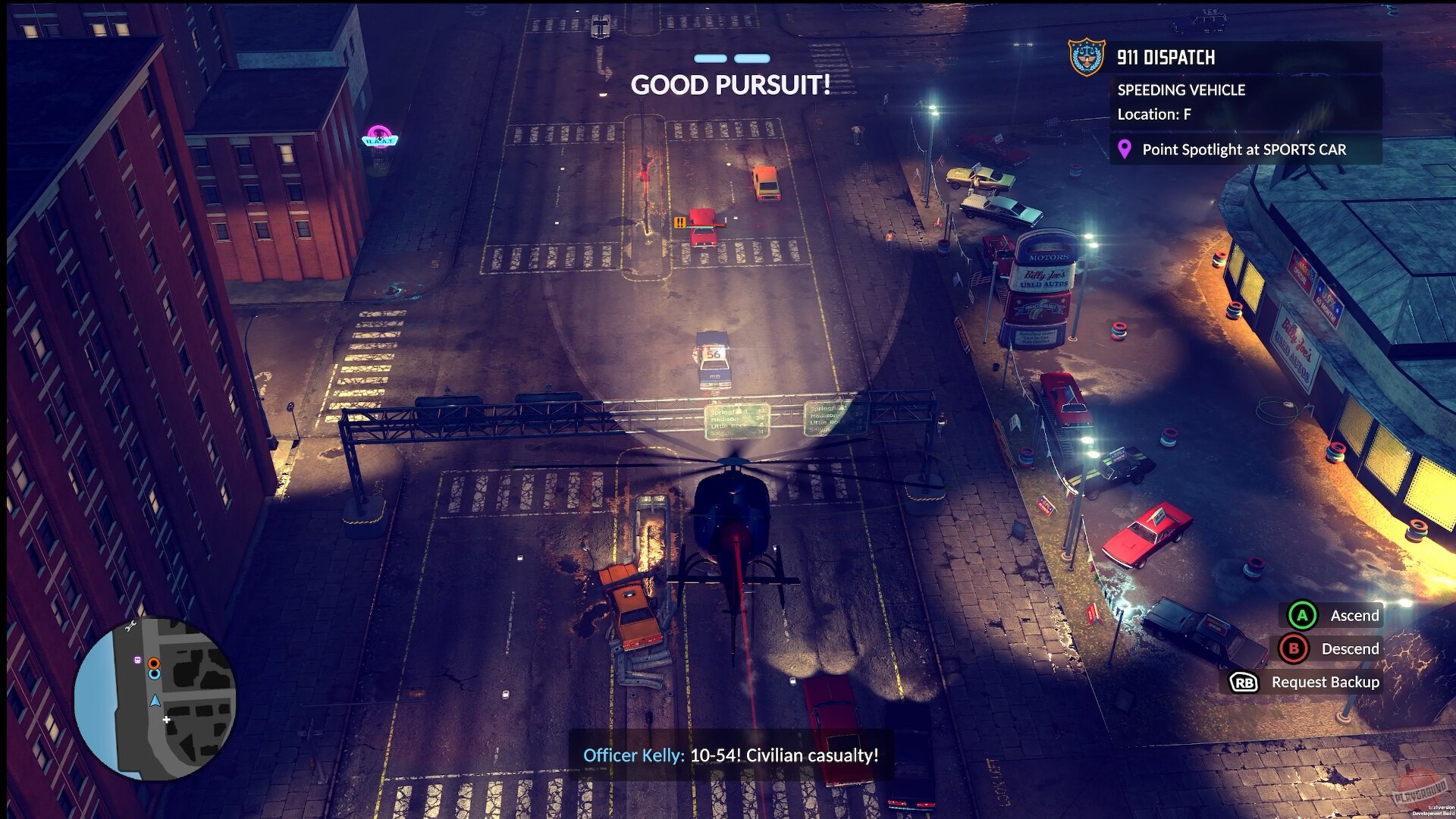Toggle the blue player arrow on minimap
This screenshot has width=1456, height=819.
[x=155, y=701]
